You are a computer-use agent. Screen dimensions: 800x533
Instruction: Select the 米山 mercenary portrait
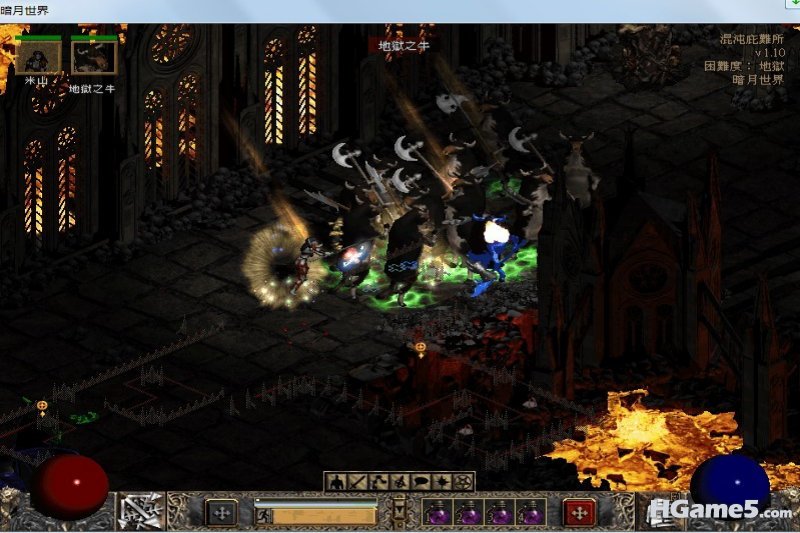[38, 58]
